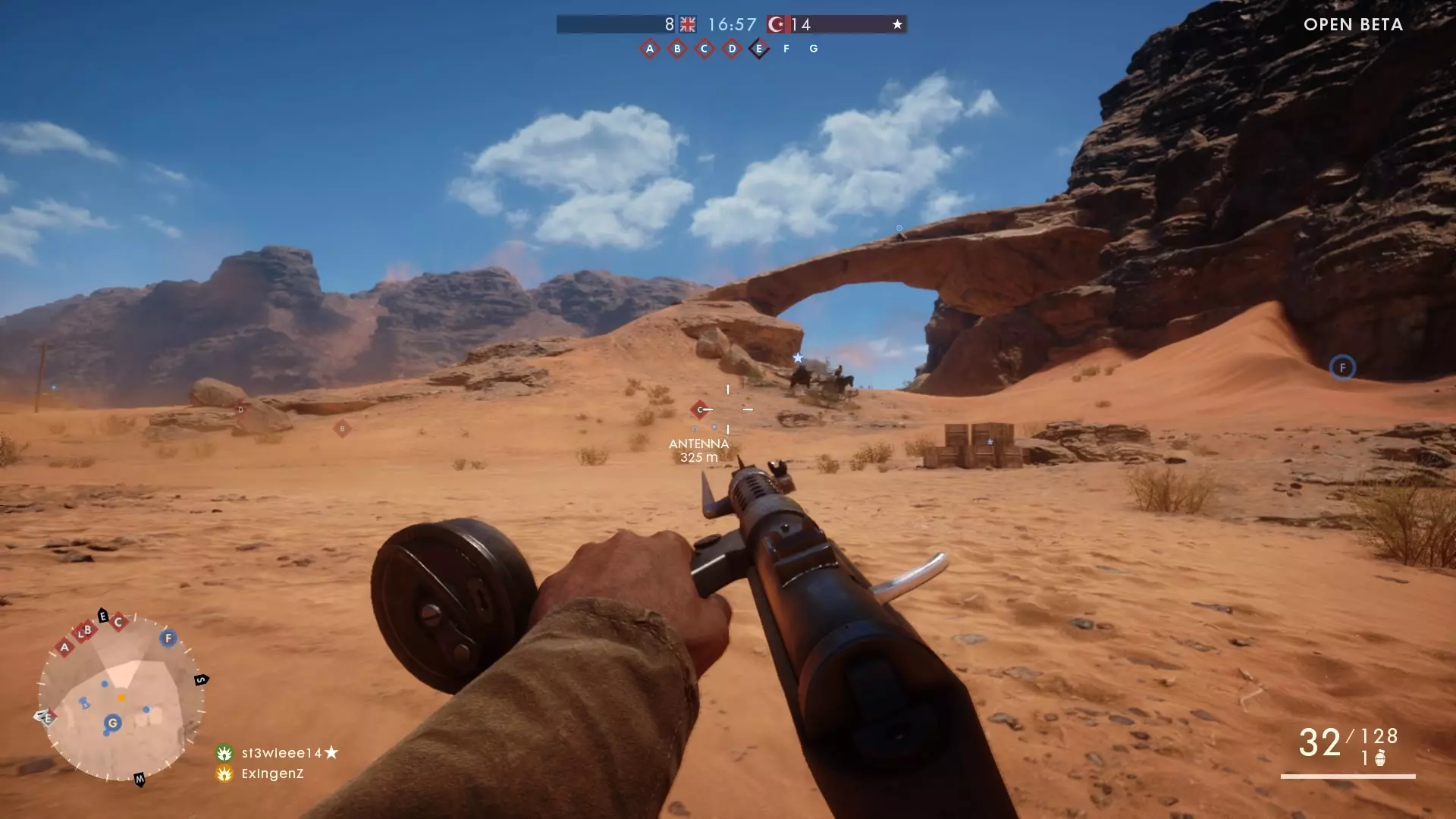Select flag B in the top objective bar
This screenshot has width=1456, height=819.
click(677, 49)
